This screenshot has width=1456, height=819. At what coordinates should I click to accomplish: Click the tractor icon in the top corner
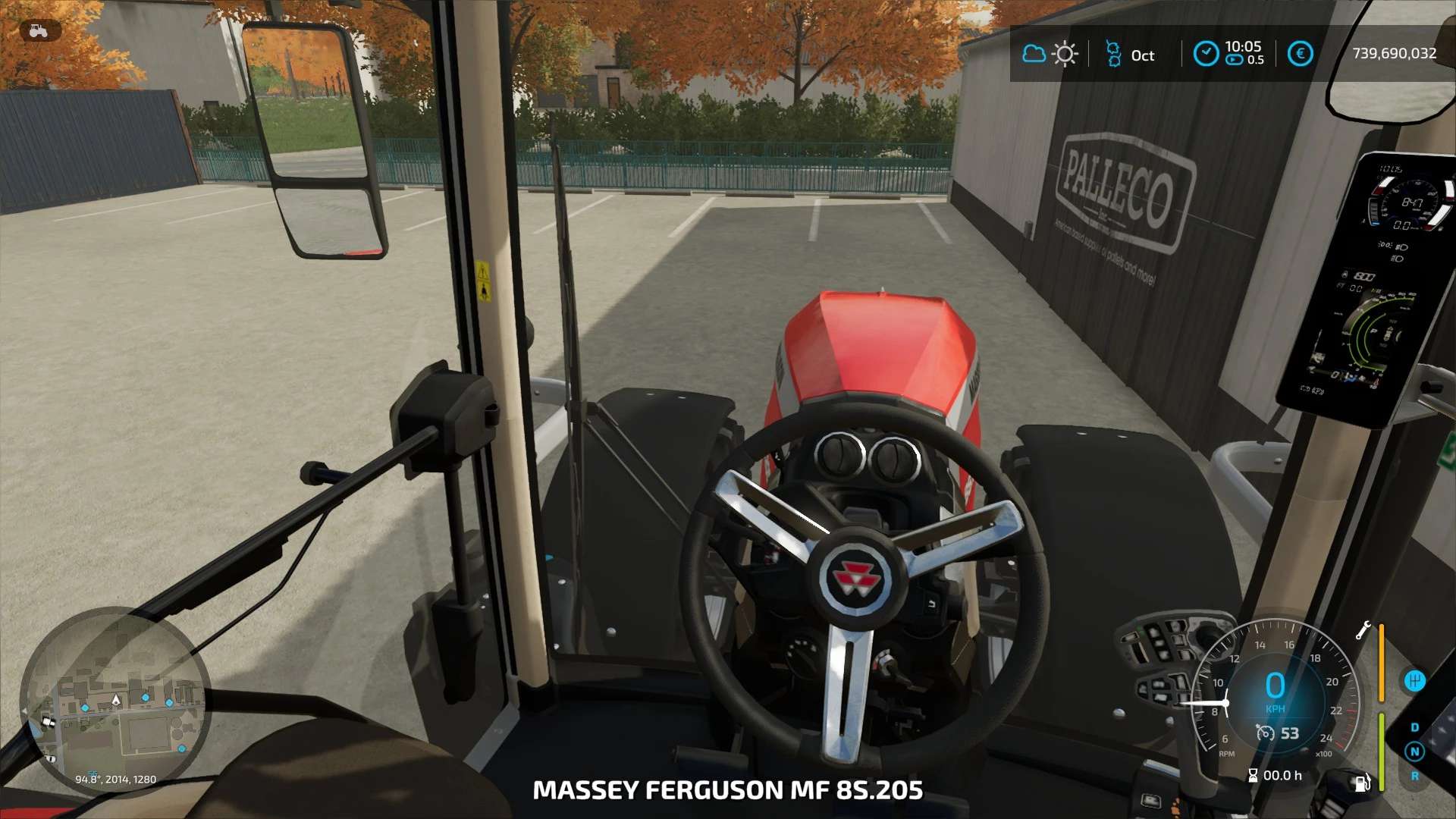click(x=39, y=31)
